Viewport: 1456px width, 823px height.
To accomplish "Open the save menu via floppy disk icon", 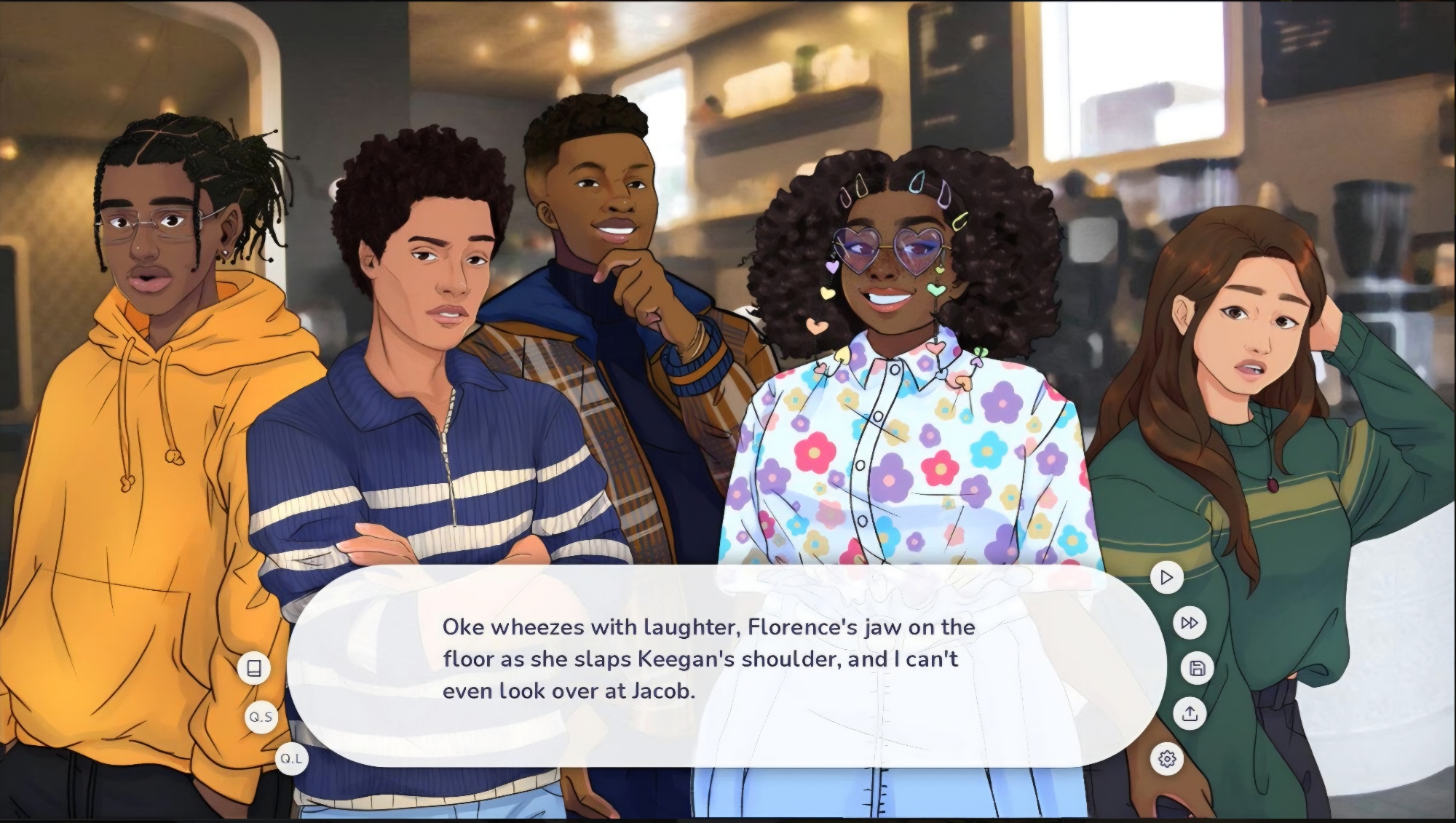I will point(1198,668).
